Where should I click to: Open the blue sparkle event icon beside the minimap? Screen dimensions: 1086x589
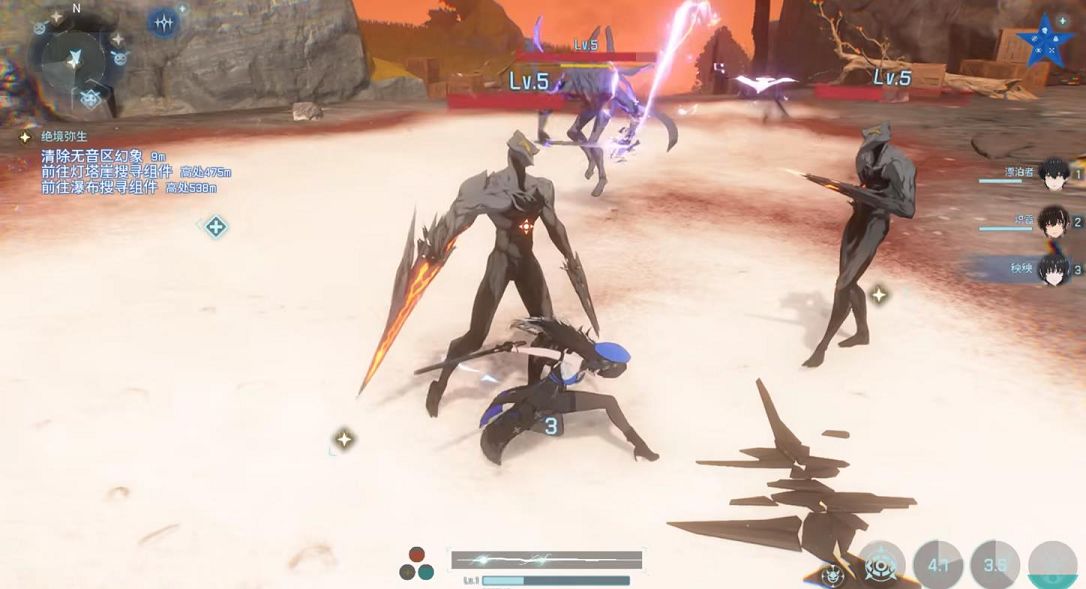163,22
